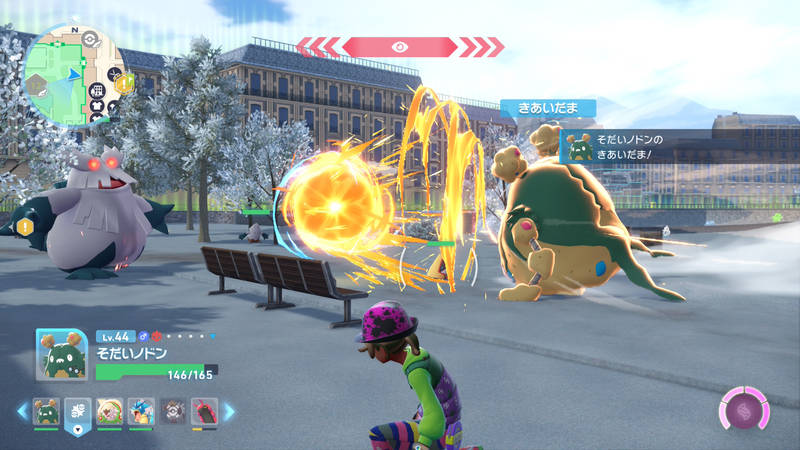
Task: Choose the Garbodor party slot
Action: (46, 411)
